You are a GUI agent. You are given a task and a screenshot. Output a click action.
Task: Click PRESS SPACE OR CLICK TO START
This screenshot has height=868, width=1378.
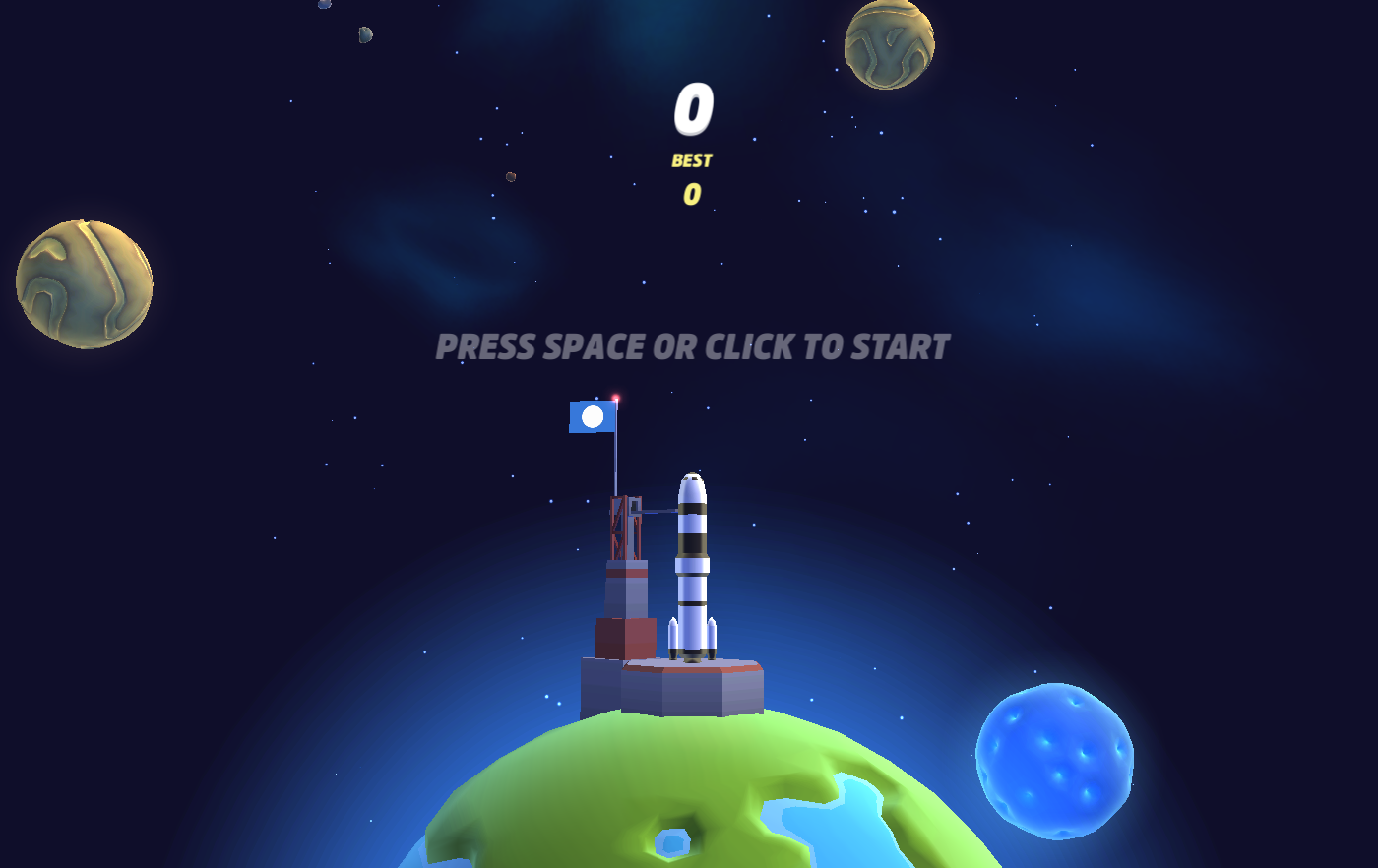[x=692, y=345]
